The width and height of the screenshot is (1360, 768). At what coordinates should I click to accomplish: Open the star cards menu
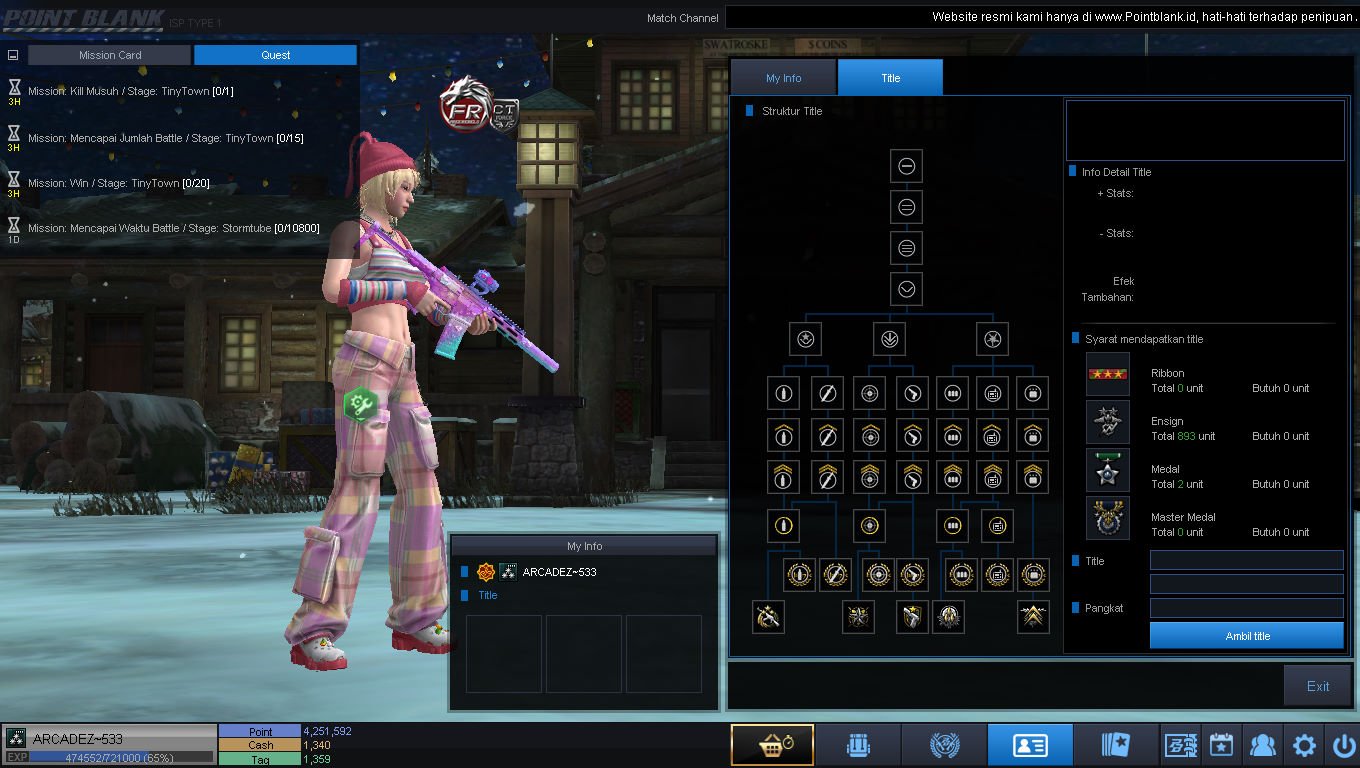pyautogui.click(x=1115, y=745)
